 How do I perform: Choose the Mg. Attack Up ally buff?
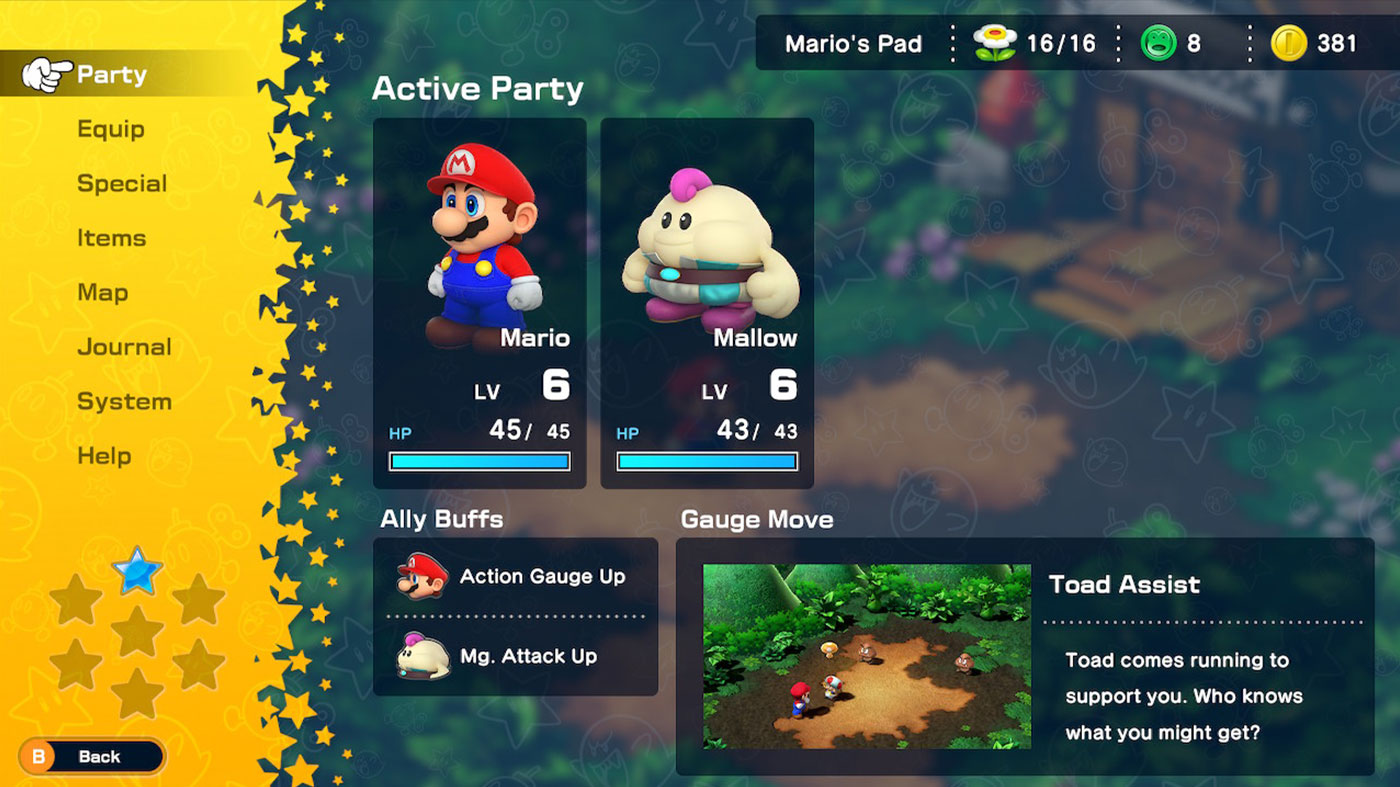click(x=515, y=656)
